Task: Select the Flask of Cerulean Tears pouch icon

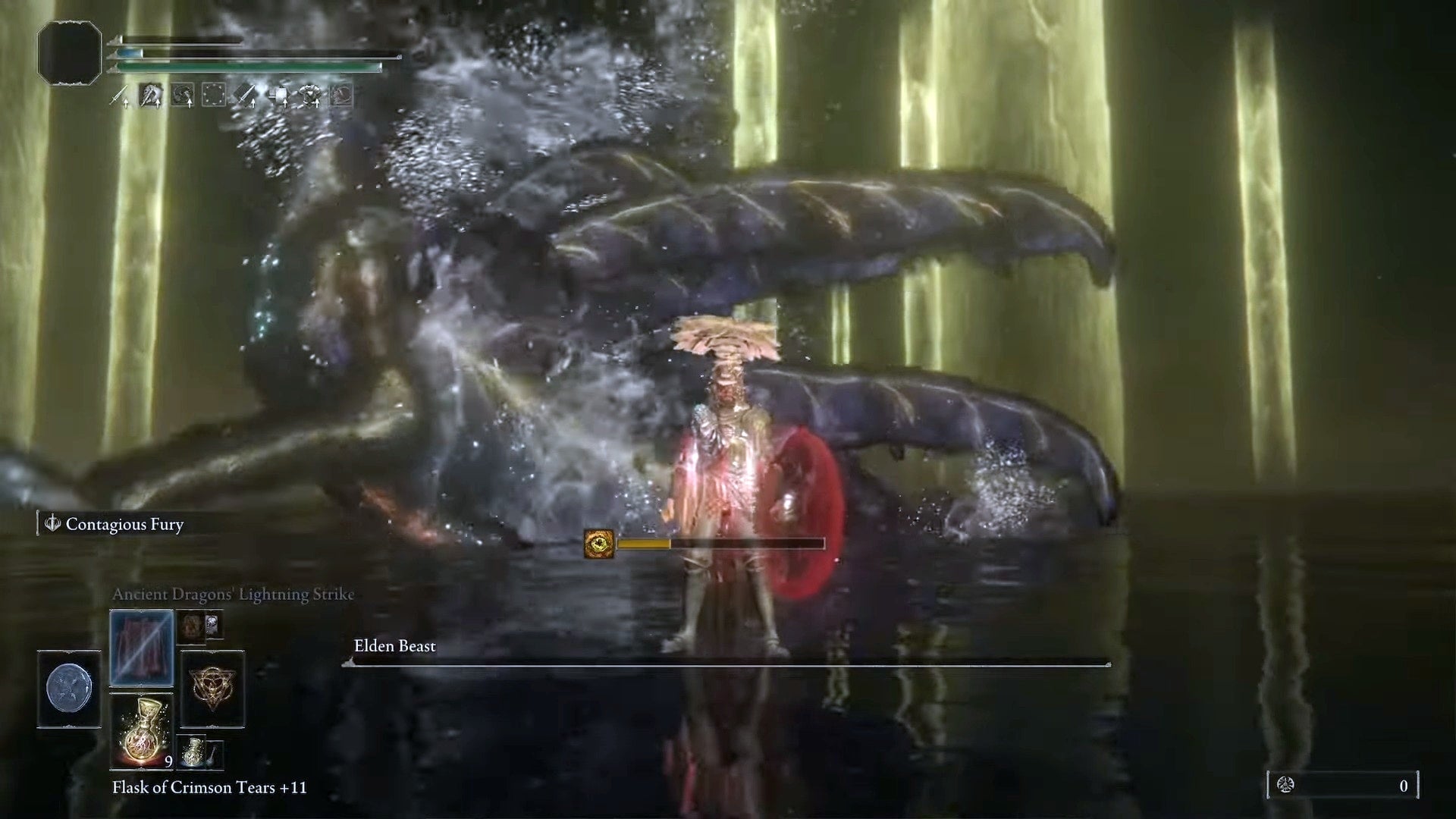Action: [x=192, y=754]
